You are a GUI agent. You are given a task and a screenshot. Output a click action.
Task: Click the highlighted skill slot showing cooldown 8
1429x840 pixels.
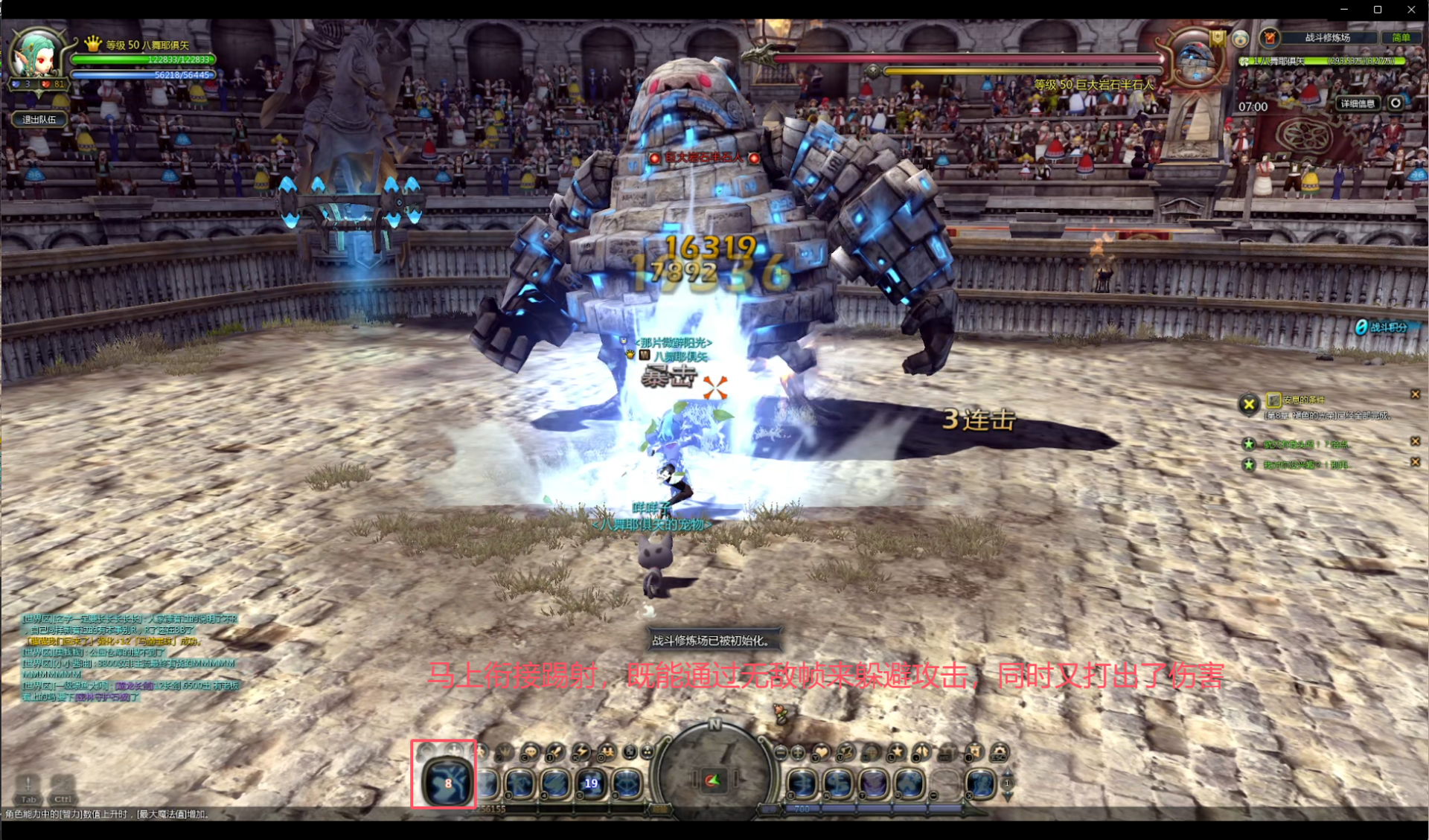tap(446, 782)
